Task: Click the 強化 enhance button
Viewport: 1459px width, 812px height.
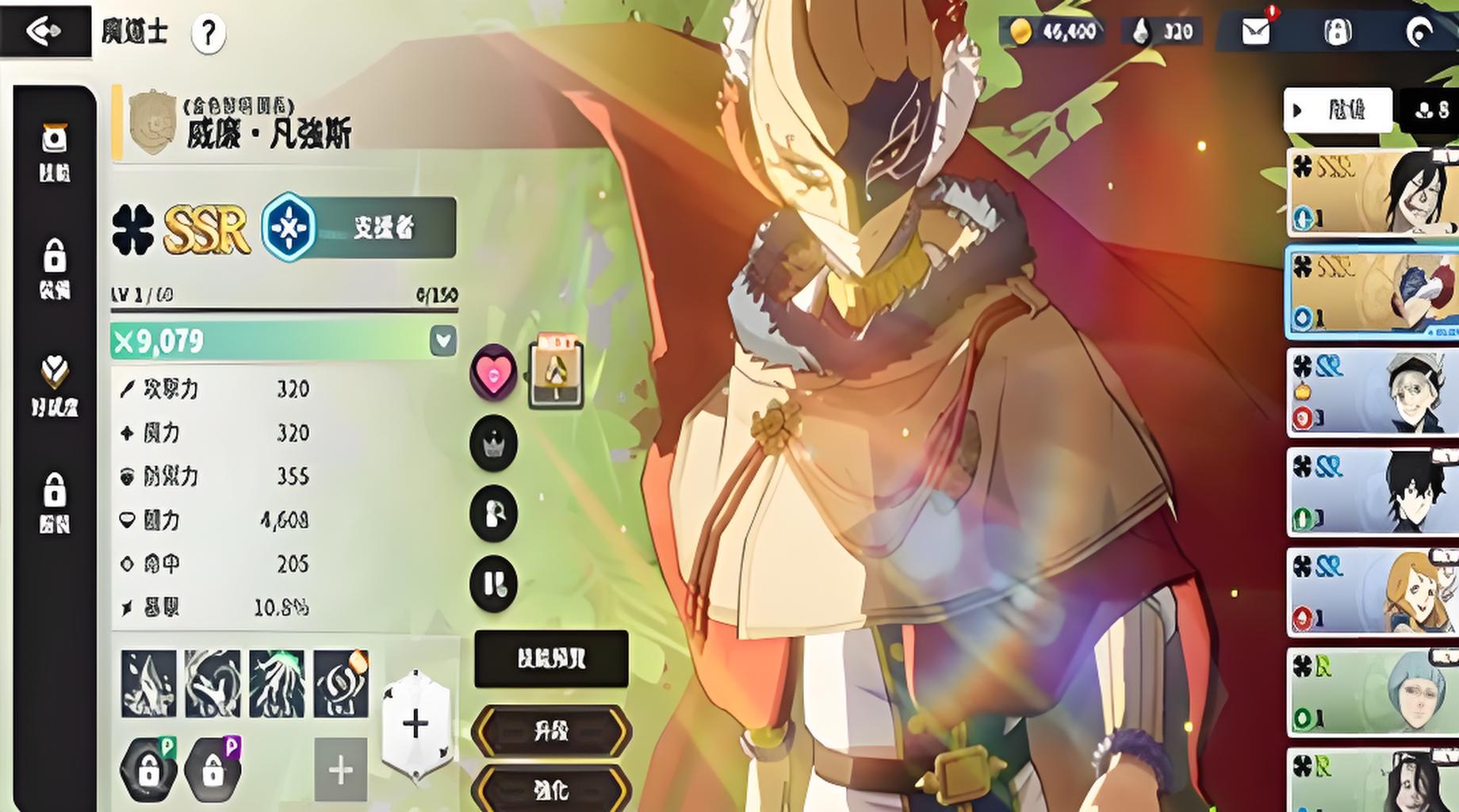Action: point(551,789)
